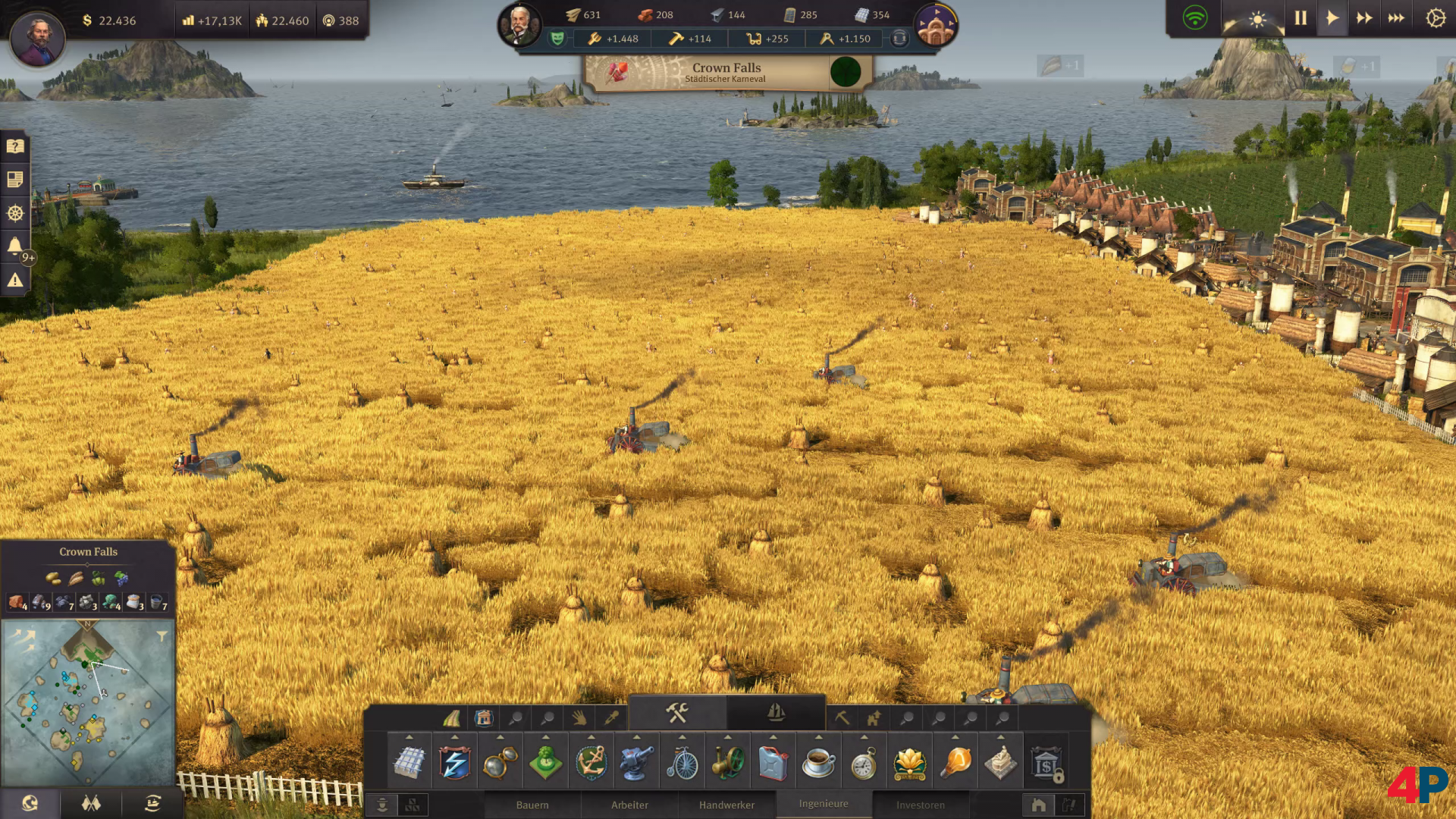This screenshot has width=1456, height=819.
Task: Set the game to normal play speed
Action: point(1332,18)
